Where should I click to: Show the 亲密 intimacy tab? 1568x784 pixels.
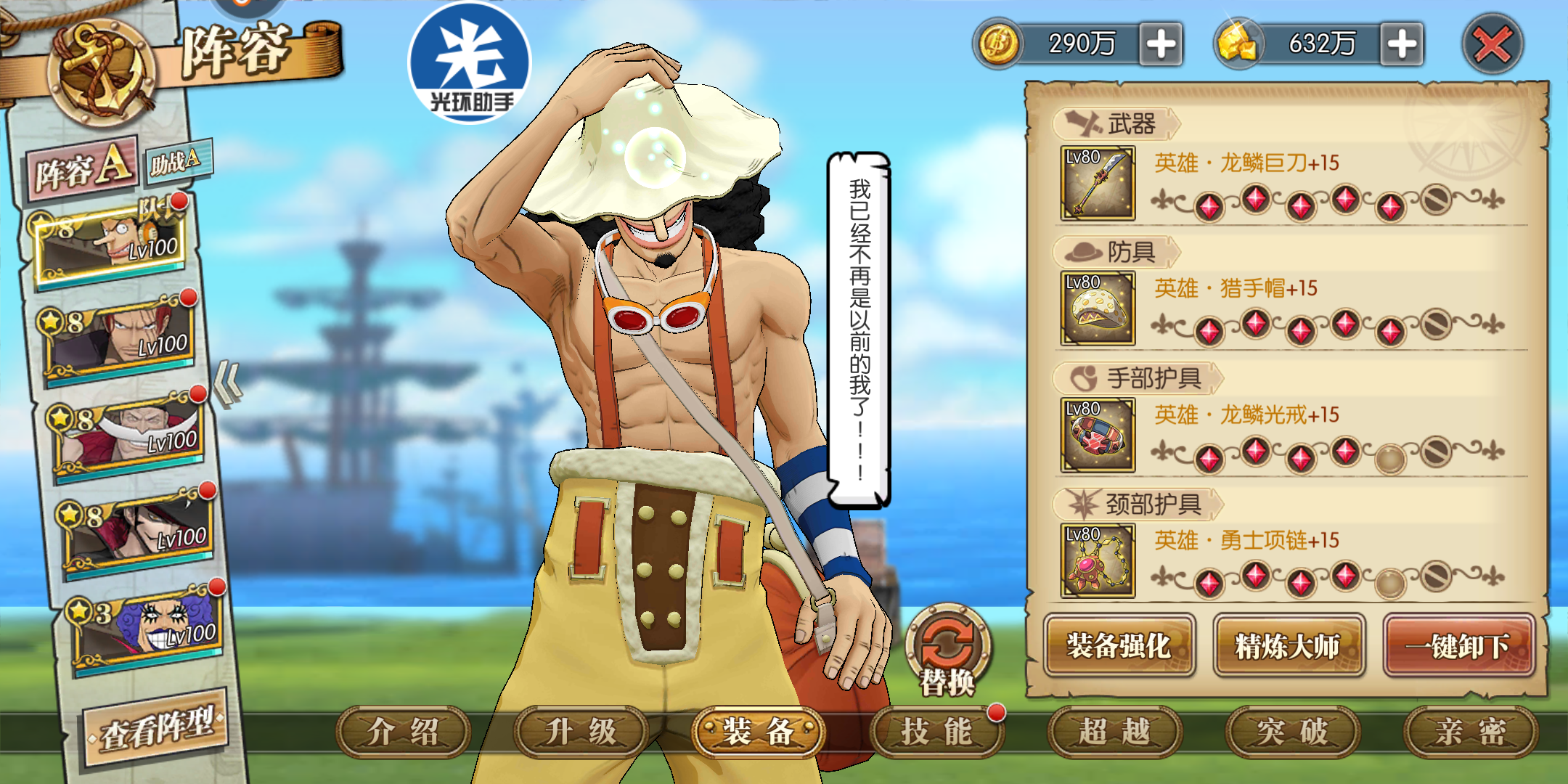tap(1470, 732)
